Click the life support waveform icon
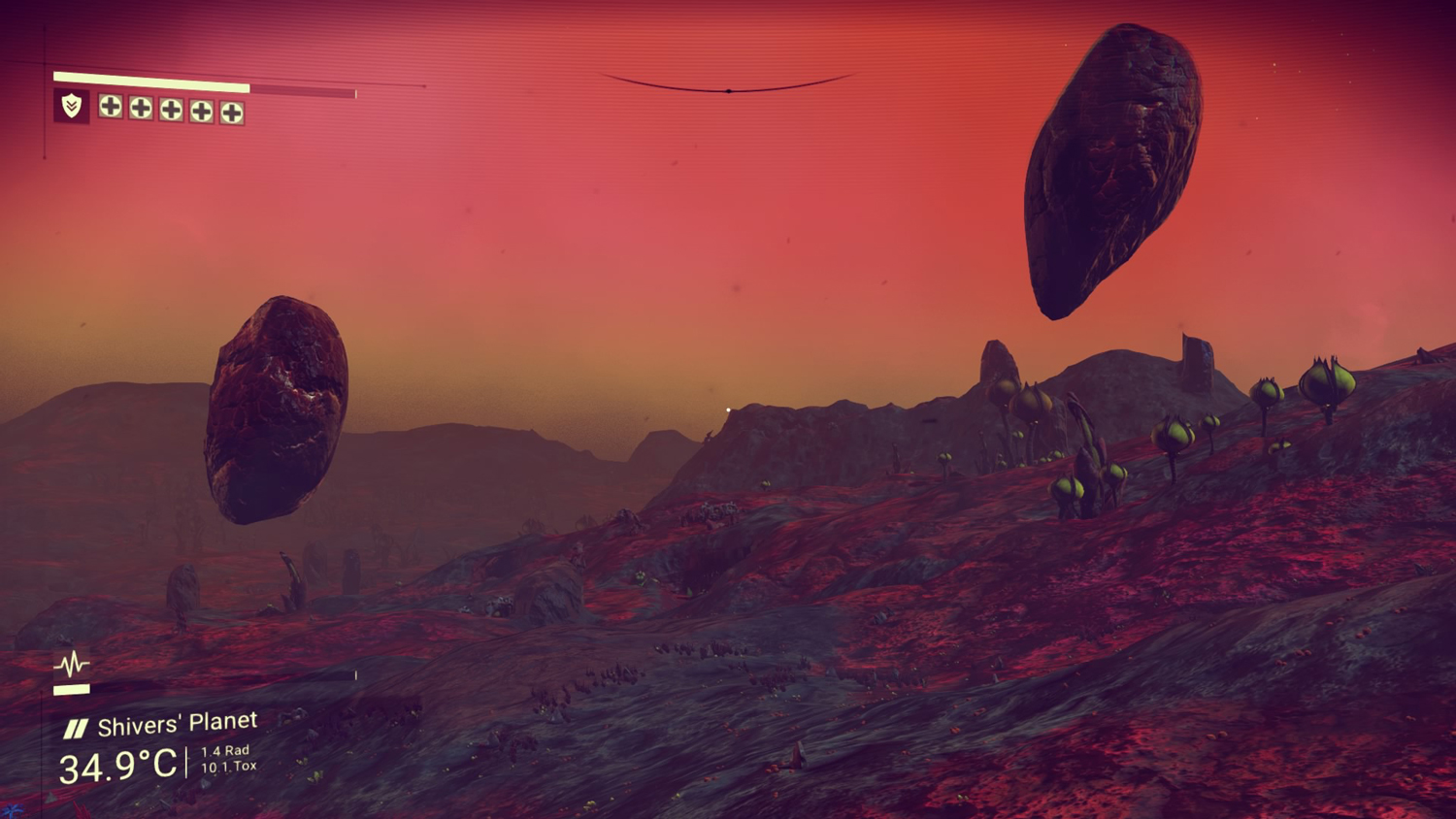This screenshot has width=1456, height=819. [71, 665]
